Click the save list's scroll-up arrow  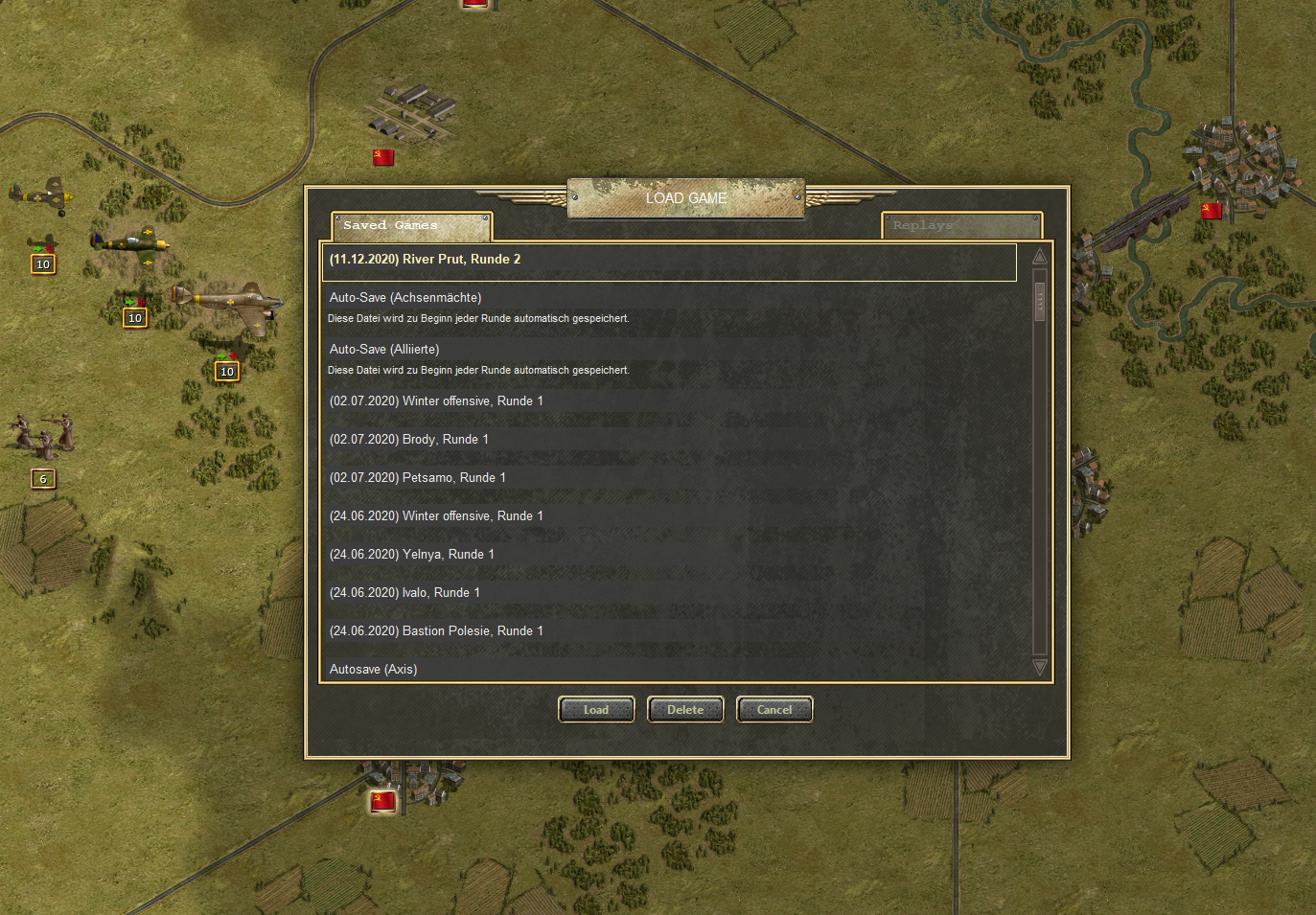[x=1040, y=256]
